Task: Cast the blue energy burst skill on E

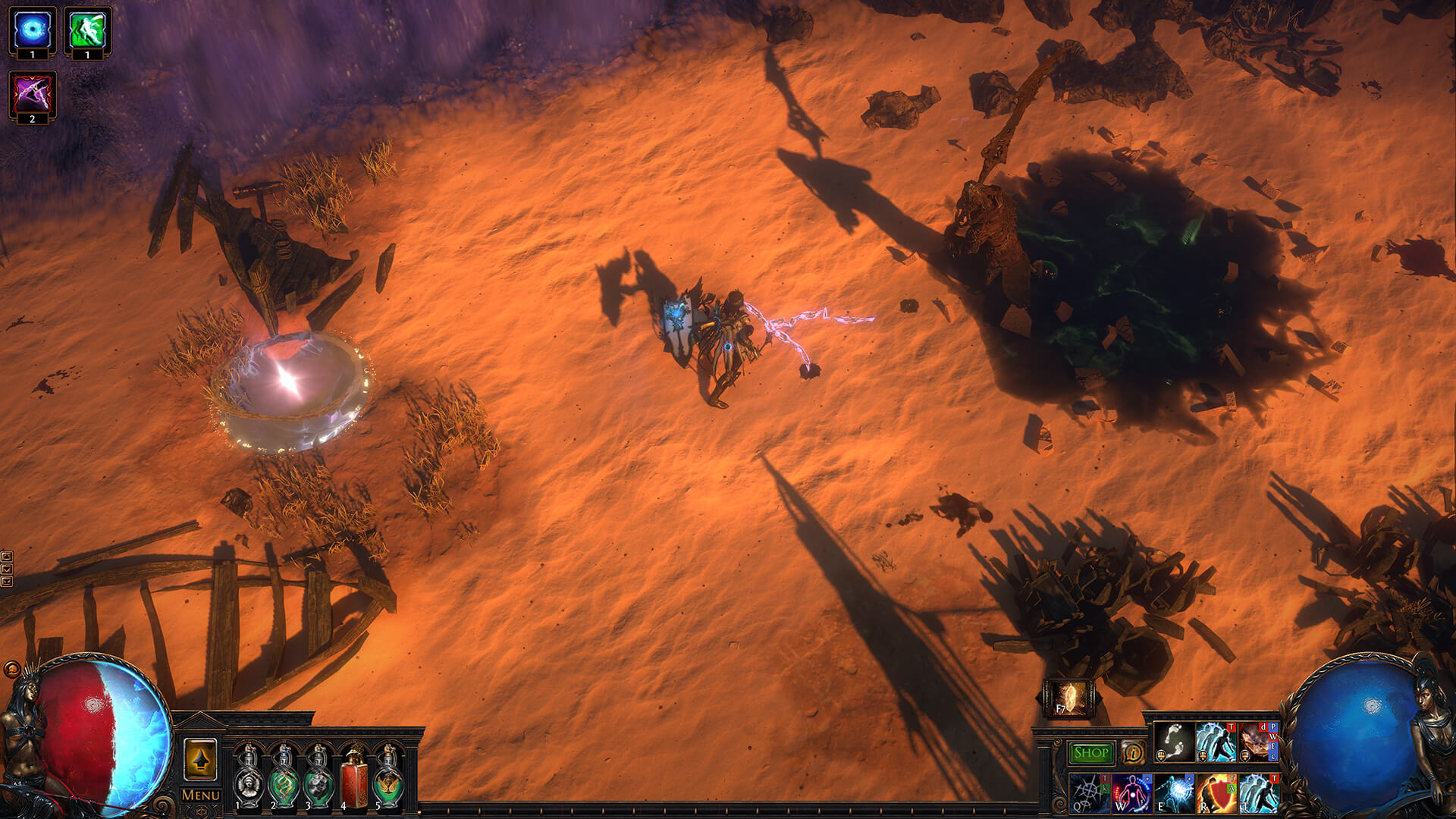Action: [1174, 793]
